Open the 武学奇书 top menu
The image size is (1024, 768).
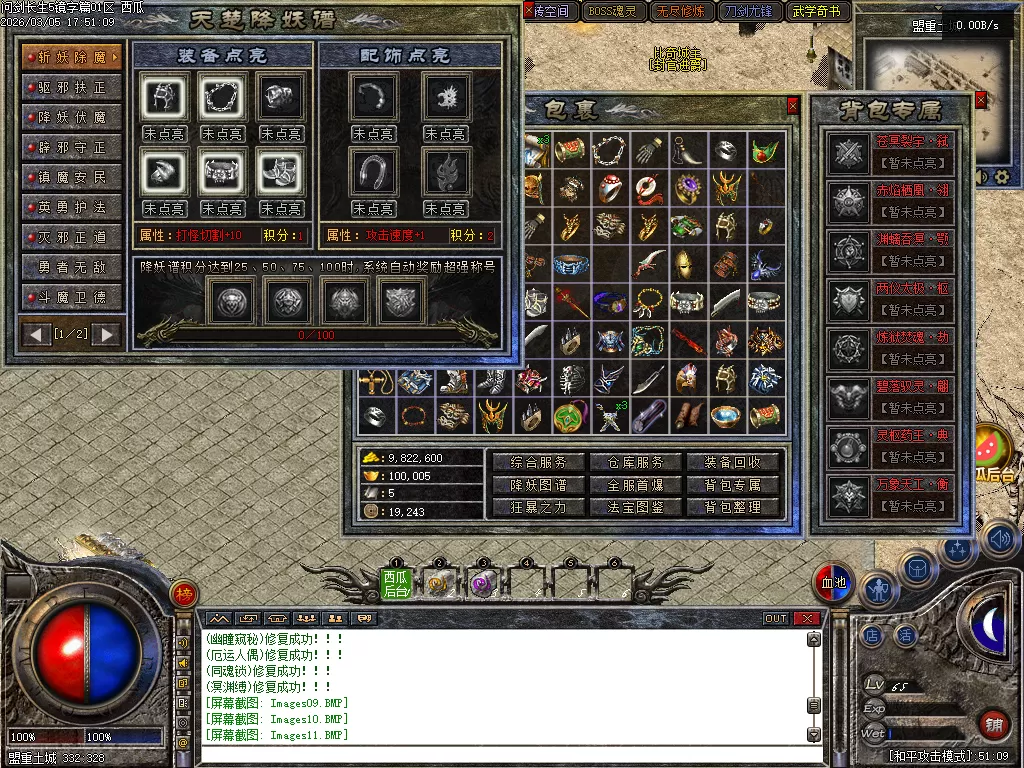819,12
